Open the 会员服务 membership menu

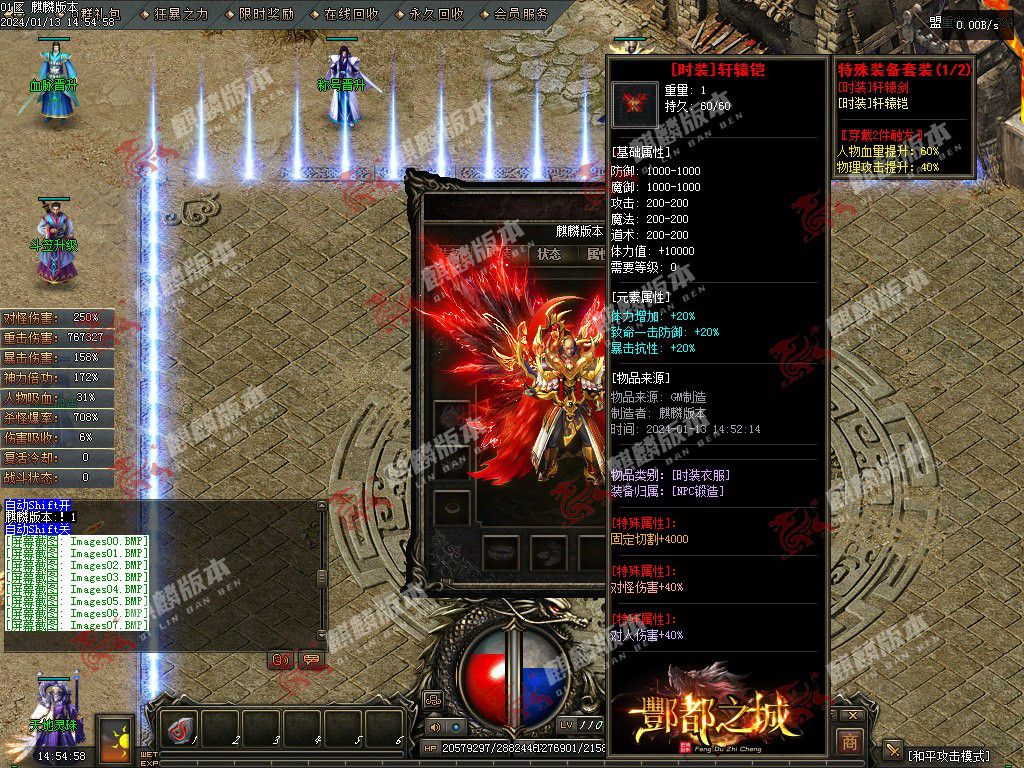pyautogui.click(x=520, y=14)
